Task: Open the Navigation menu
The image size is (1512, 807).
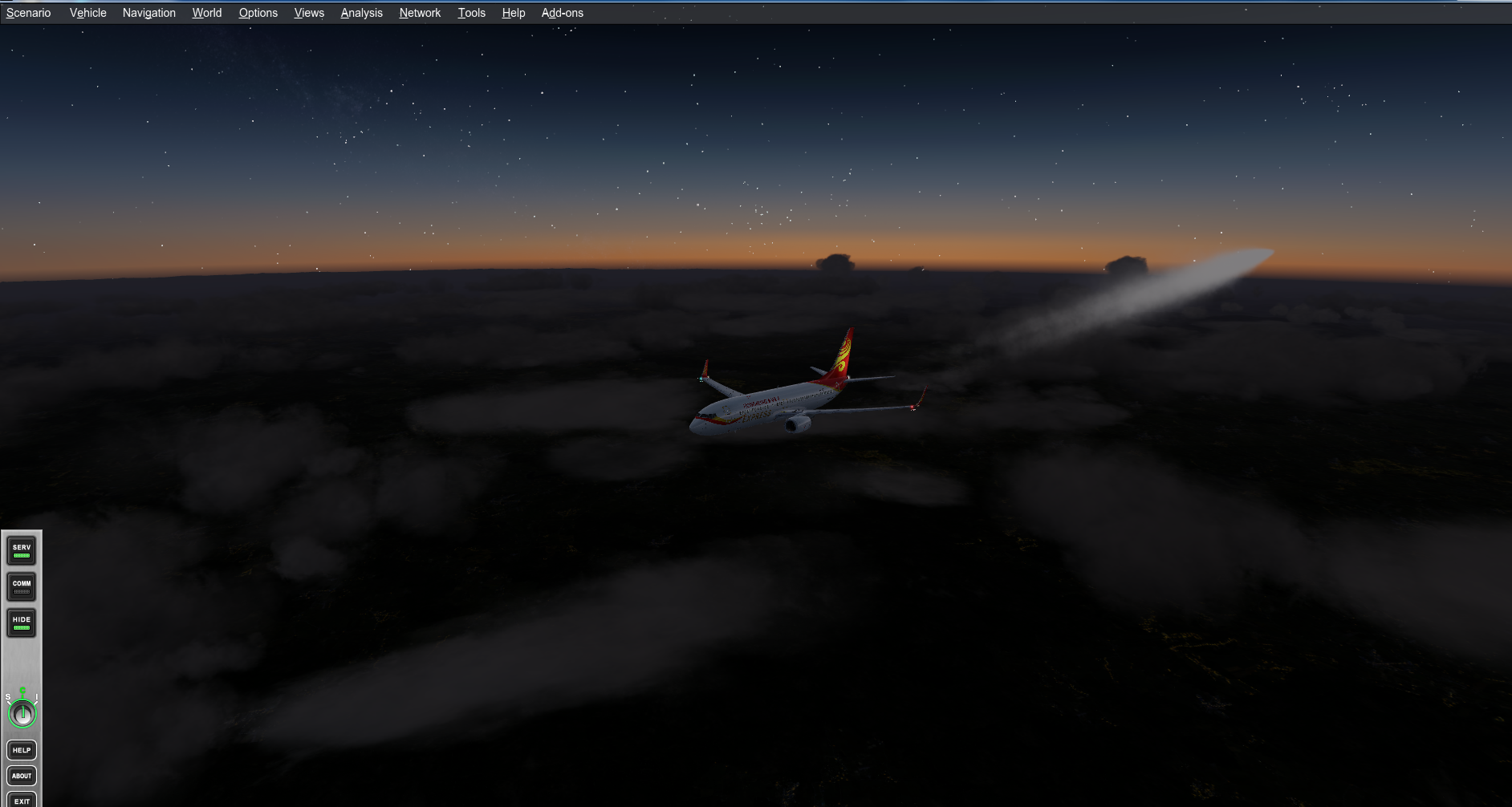Action: pyautogui.click(x=148, y=13)
